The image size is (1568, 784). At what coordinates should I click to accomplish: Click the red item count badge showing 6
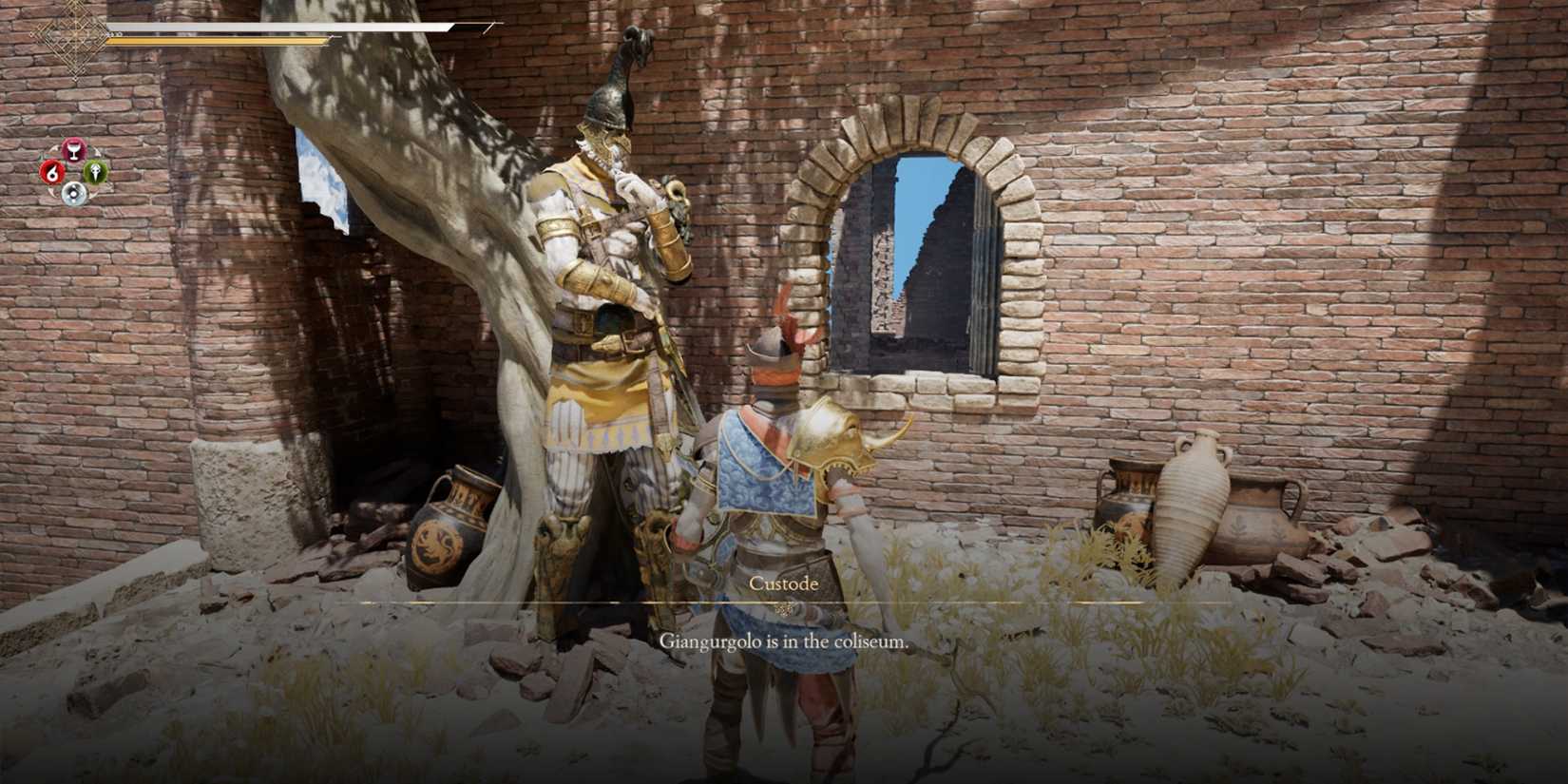tap(52, 171)
